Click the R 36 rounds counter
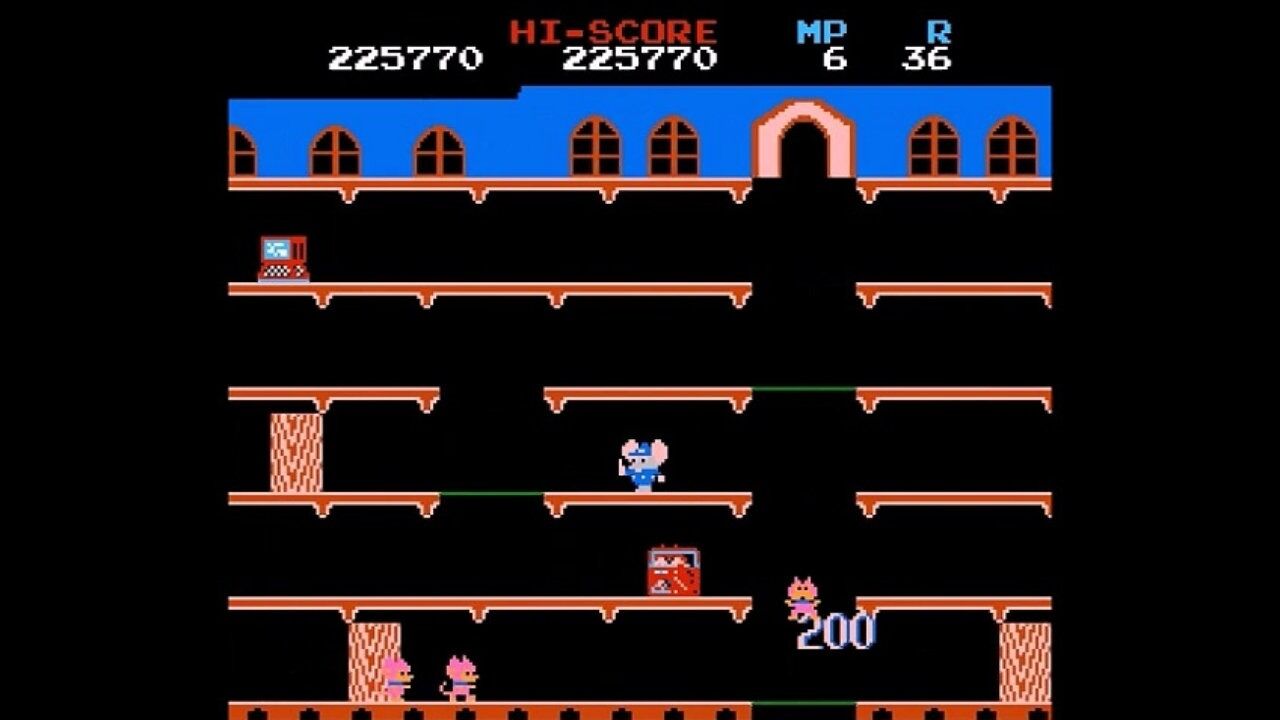The width and height of the screenshot is (1280, 720). (x=930, y=45)
